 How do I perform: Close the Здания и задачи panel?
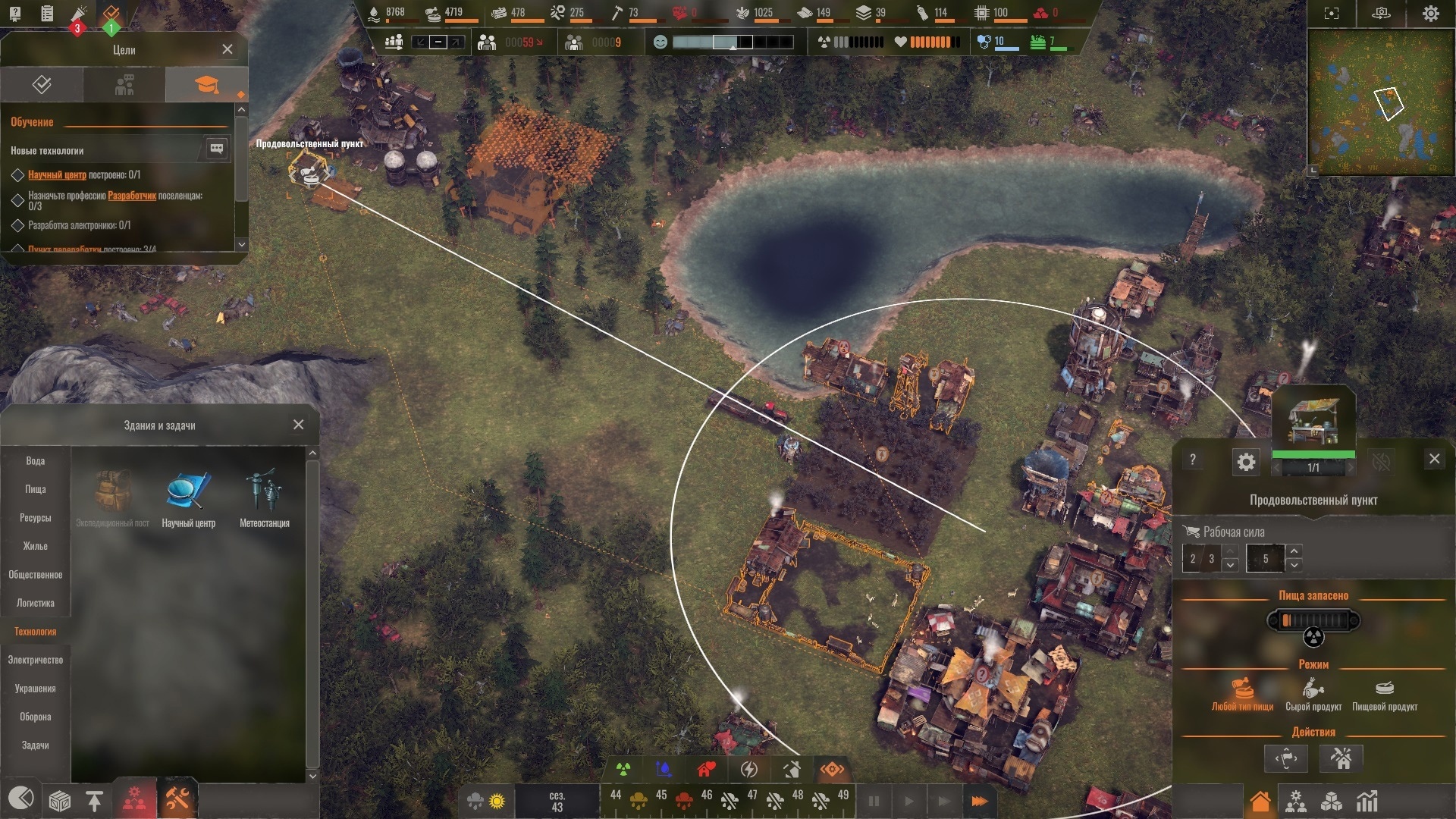pos(298,425)
